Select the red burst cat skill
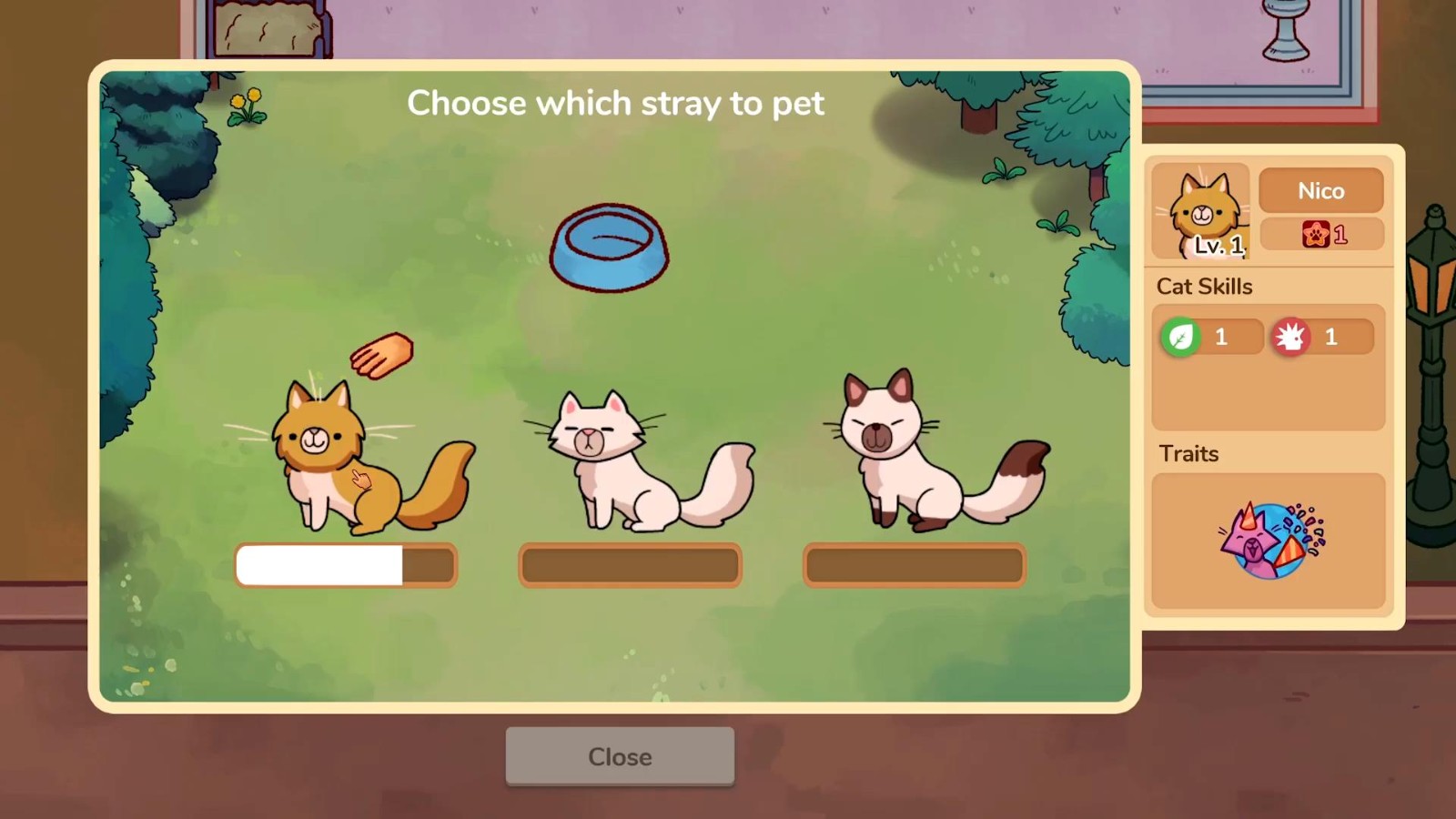The image size is (1456, 819). (x=1290, y=338)
